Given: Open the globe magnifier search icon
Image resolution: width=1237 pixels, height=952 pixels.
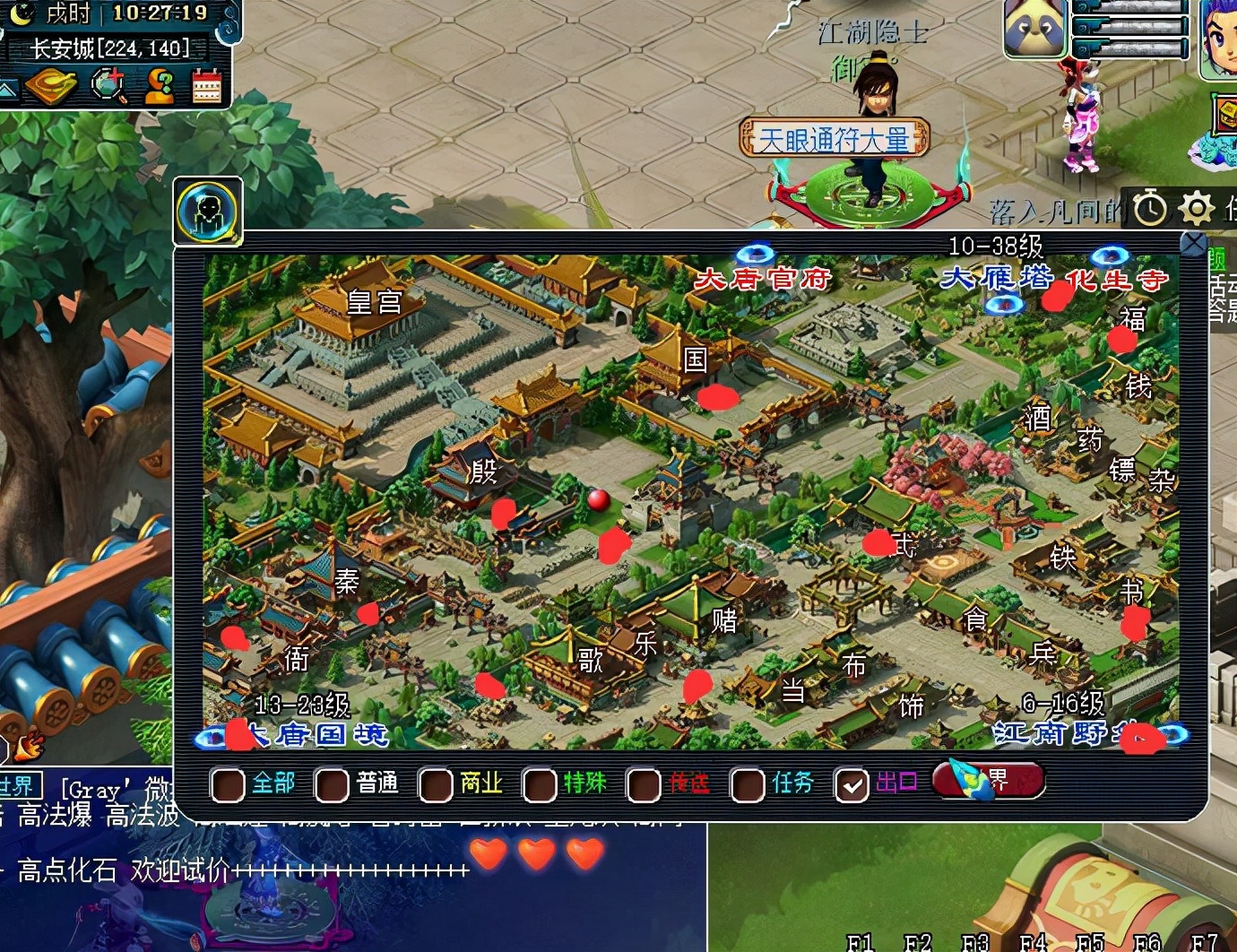Looking at the screenshot, I should coord(108,87).
